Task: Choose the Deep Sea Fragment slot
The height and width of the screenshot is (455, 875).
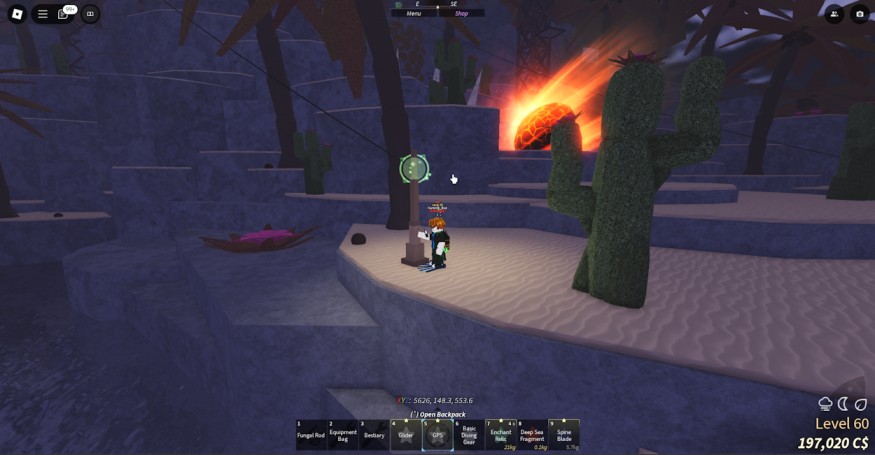Action: (x=532, y=435)
